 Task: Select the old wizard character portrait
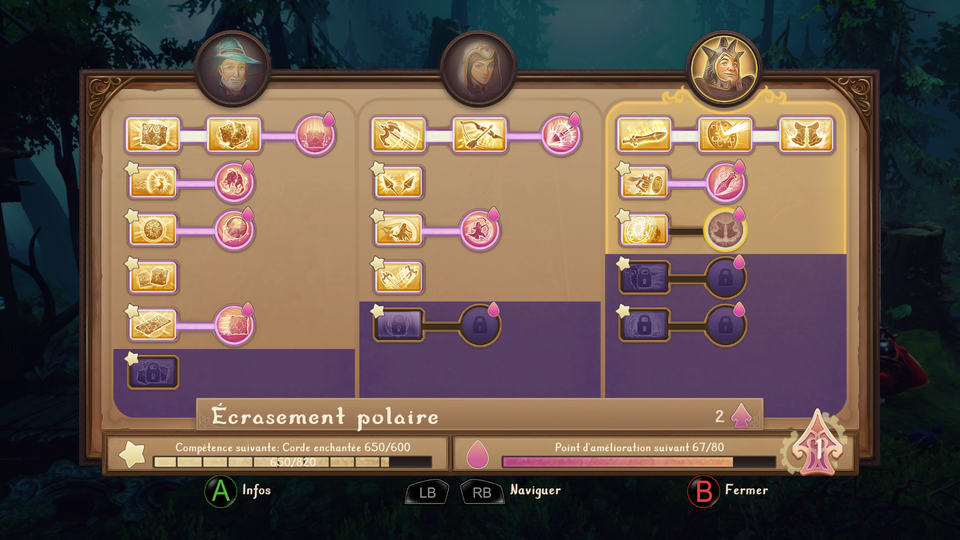(x=233, y=68)
